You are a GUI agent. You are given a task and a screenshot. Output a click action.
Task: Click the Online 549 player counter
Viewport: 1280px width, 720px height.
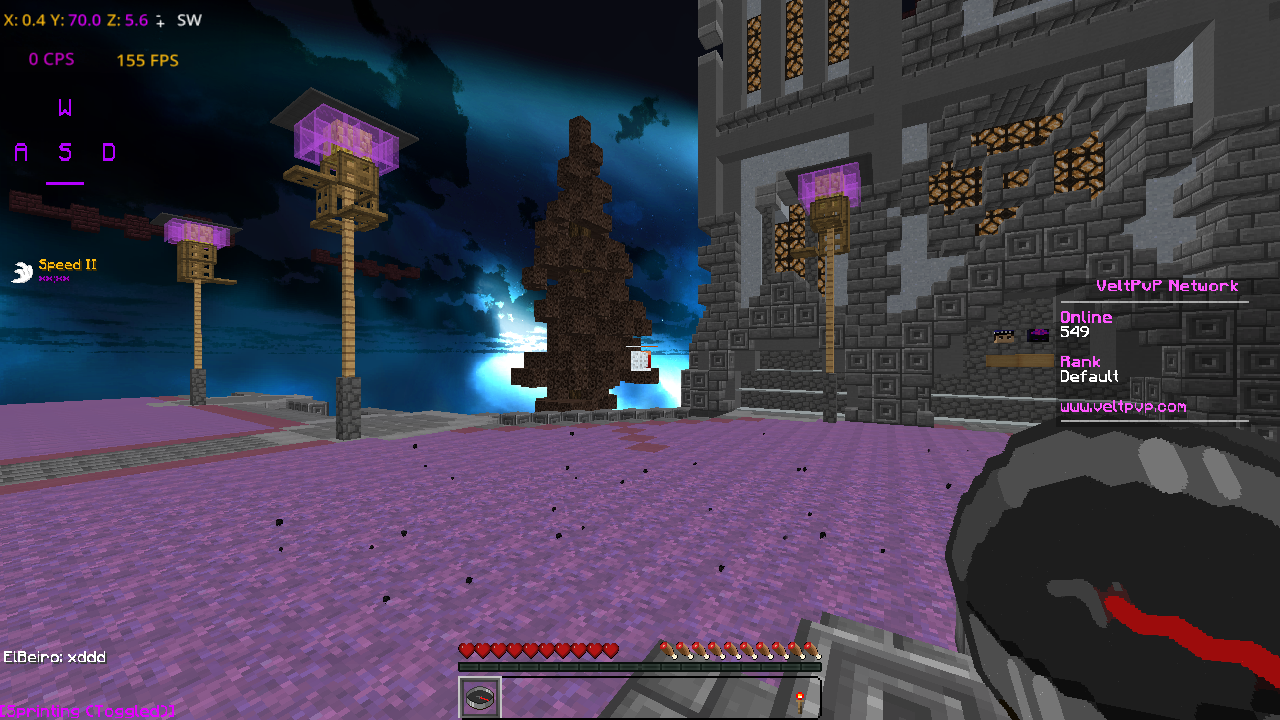(1086, 324)
